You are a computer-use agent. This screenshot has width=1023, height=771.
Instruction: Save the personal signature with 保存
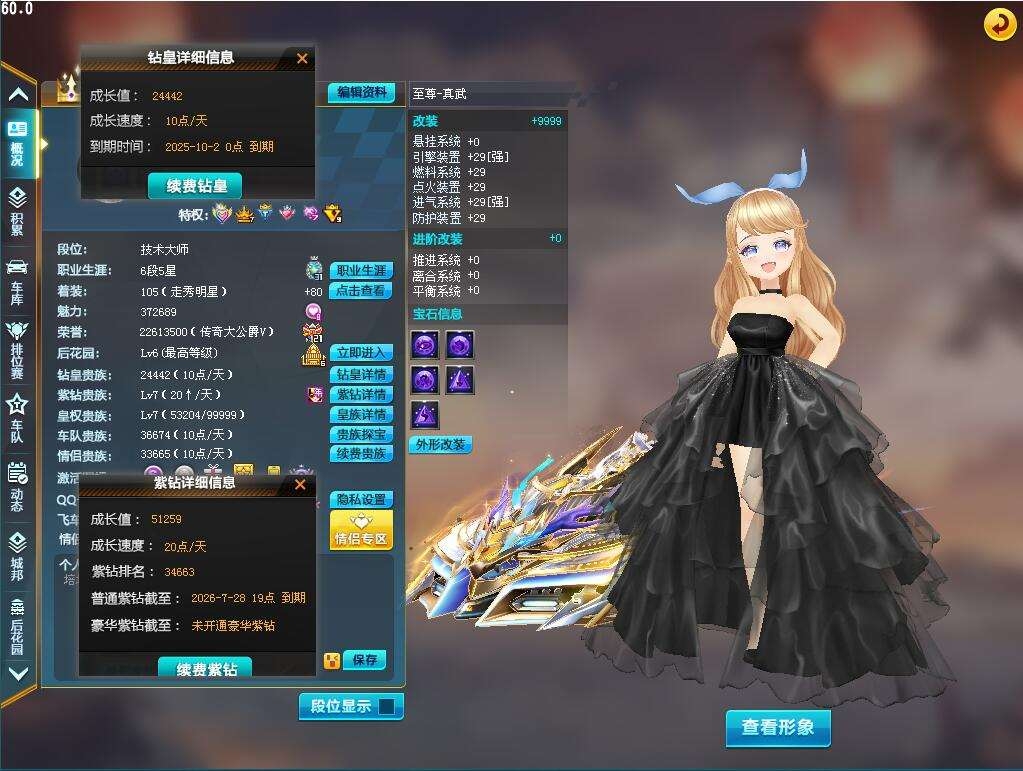[x=364, y=660]
